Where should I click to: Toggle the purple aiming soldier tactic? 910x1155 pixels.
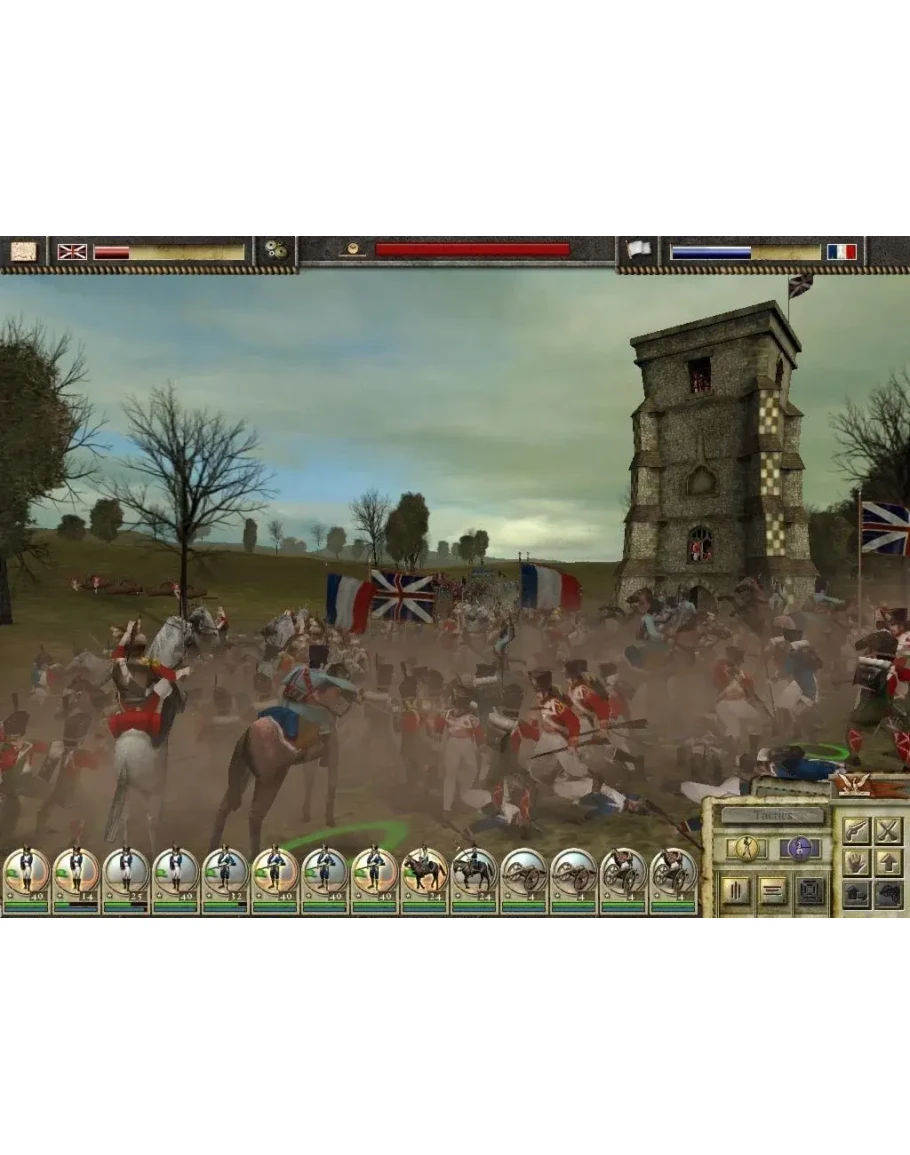[x=798, y=848]
